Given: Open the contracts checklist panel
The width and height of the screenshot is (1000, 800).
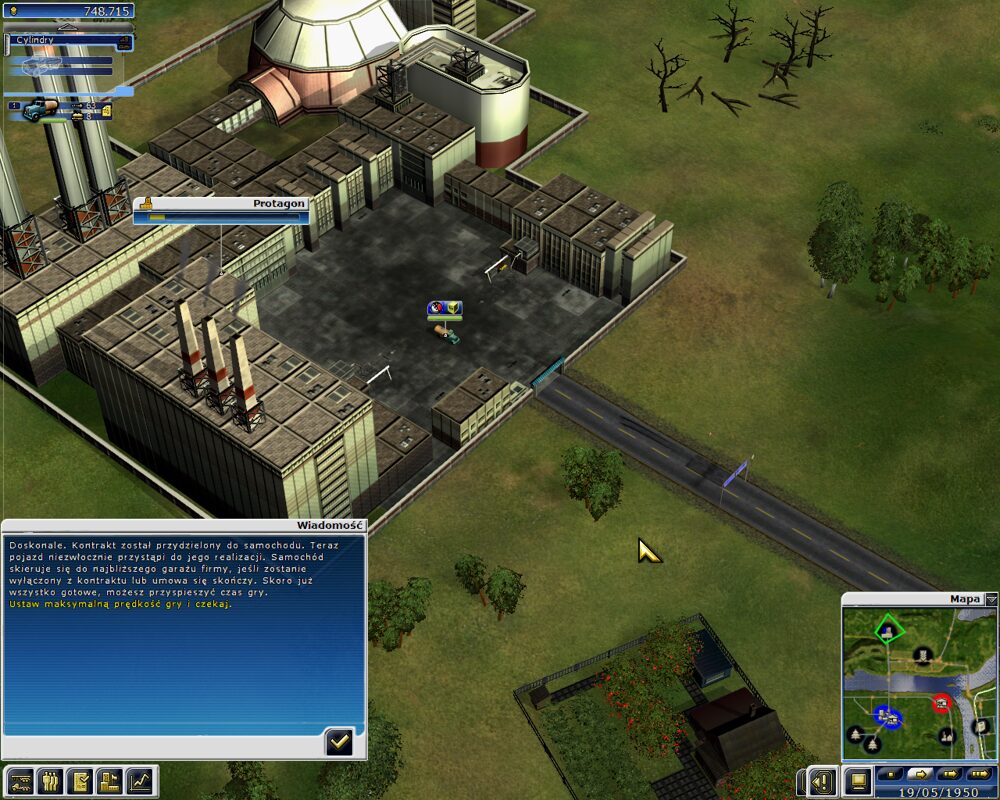Looking at the screenshot, I should [x=80, y=780].
